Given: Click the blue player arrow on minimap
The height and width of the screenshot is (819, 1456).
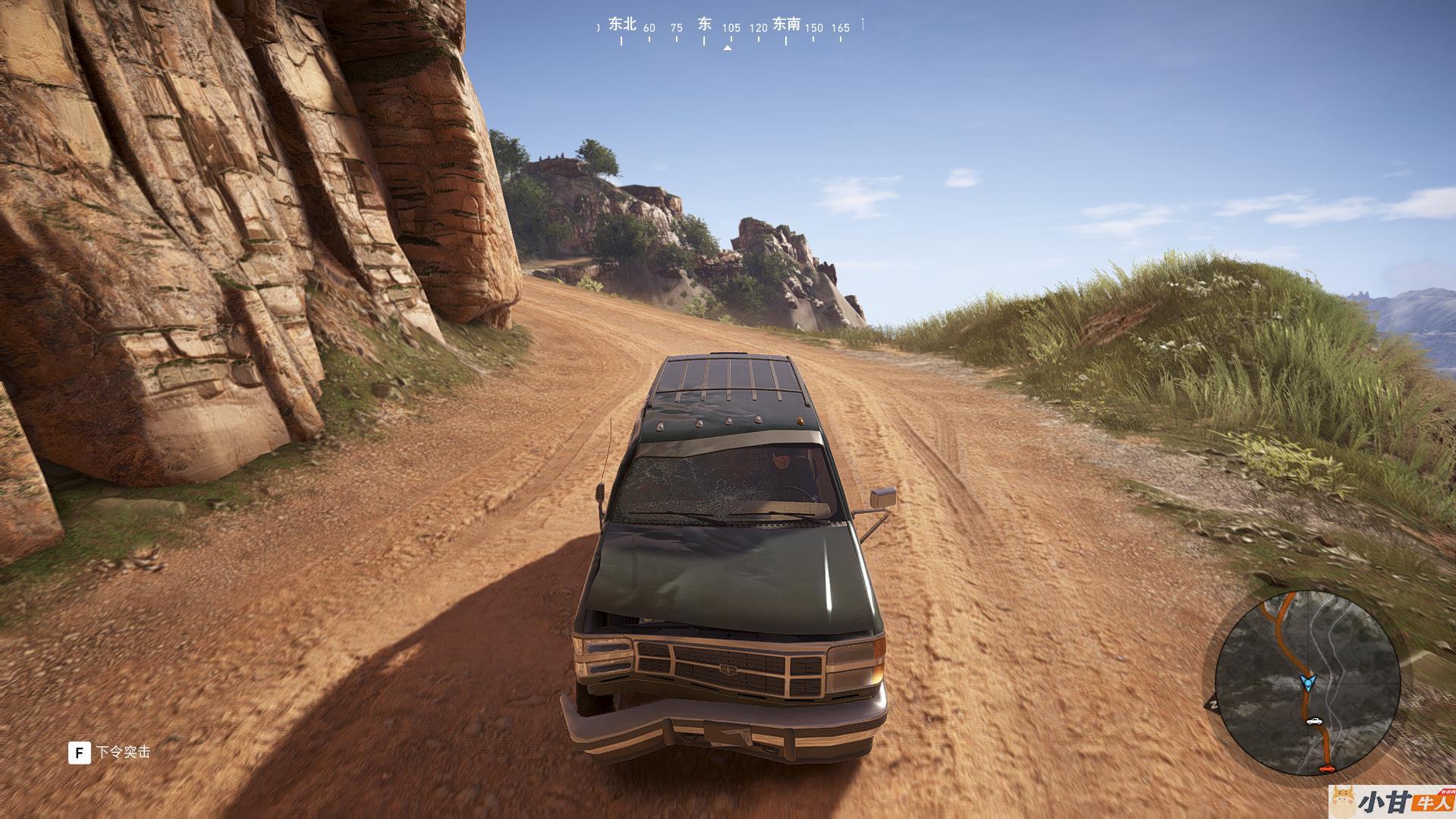Looking at the screenshot, I should tap(1307, 682).
